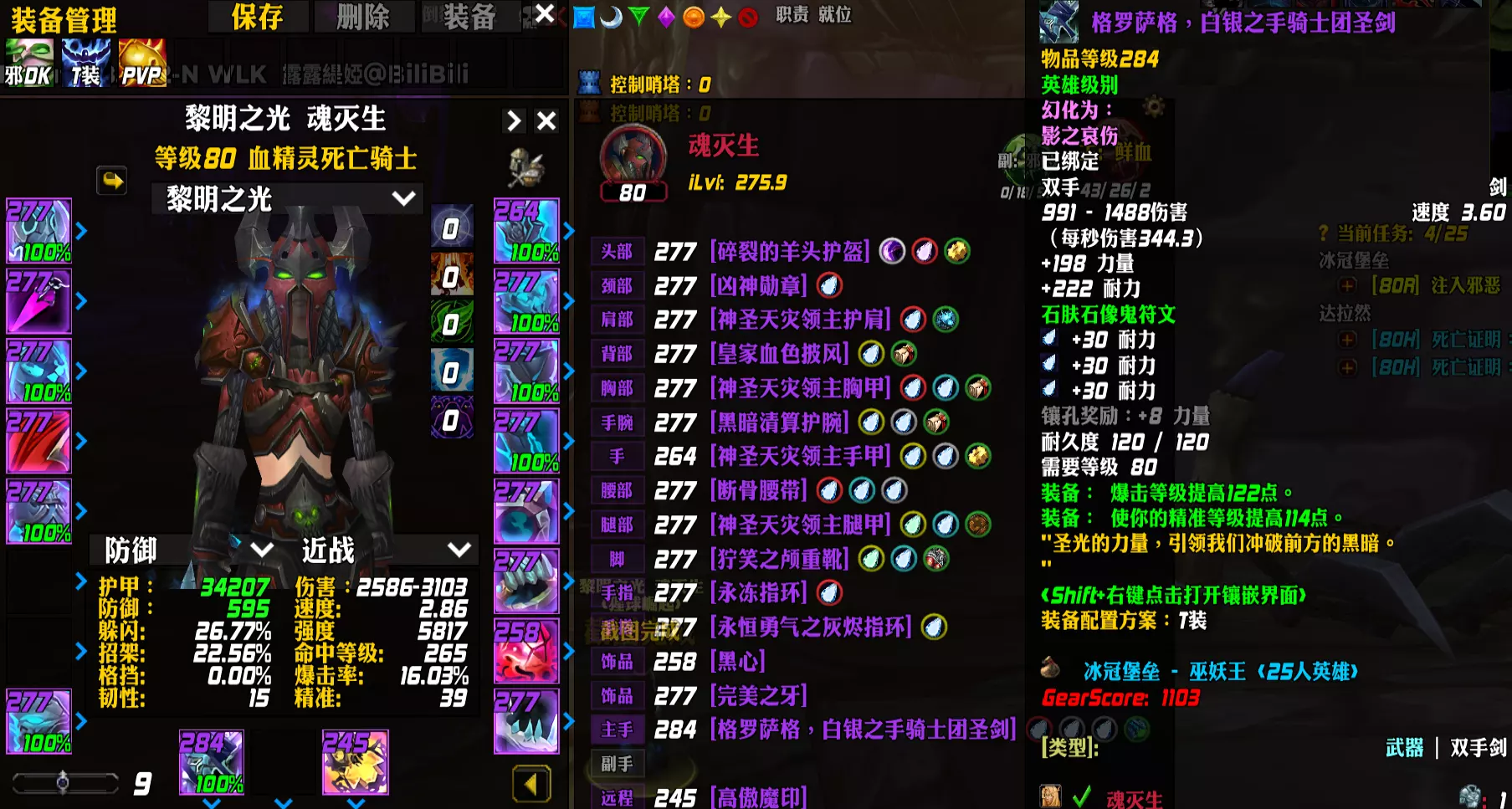
Task: Click the 保存 save button
Action: tap(257, 16)
